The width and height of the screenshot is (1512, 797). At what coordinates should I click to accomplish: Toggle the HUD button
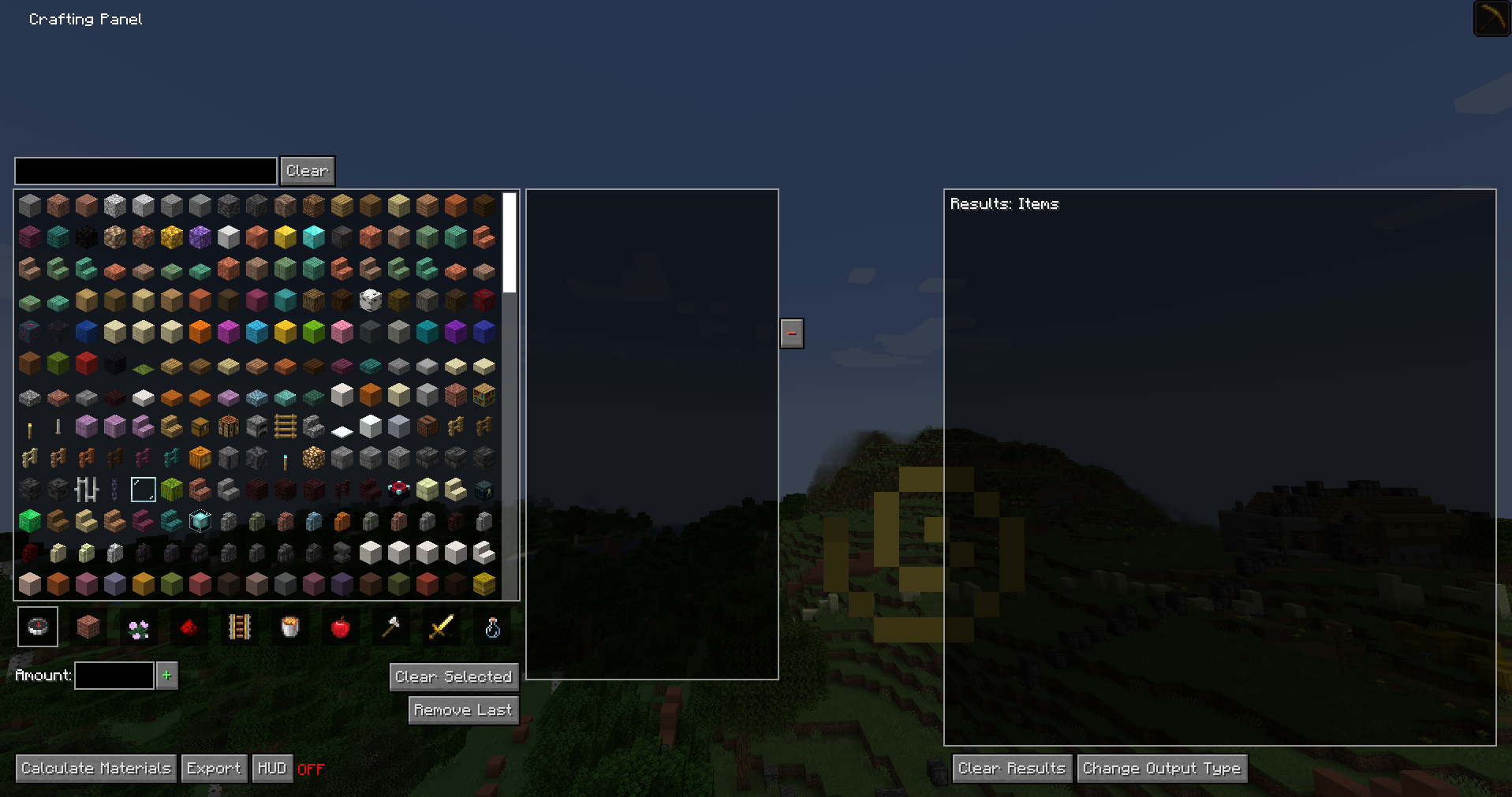click(x=272, y=768)
